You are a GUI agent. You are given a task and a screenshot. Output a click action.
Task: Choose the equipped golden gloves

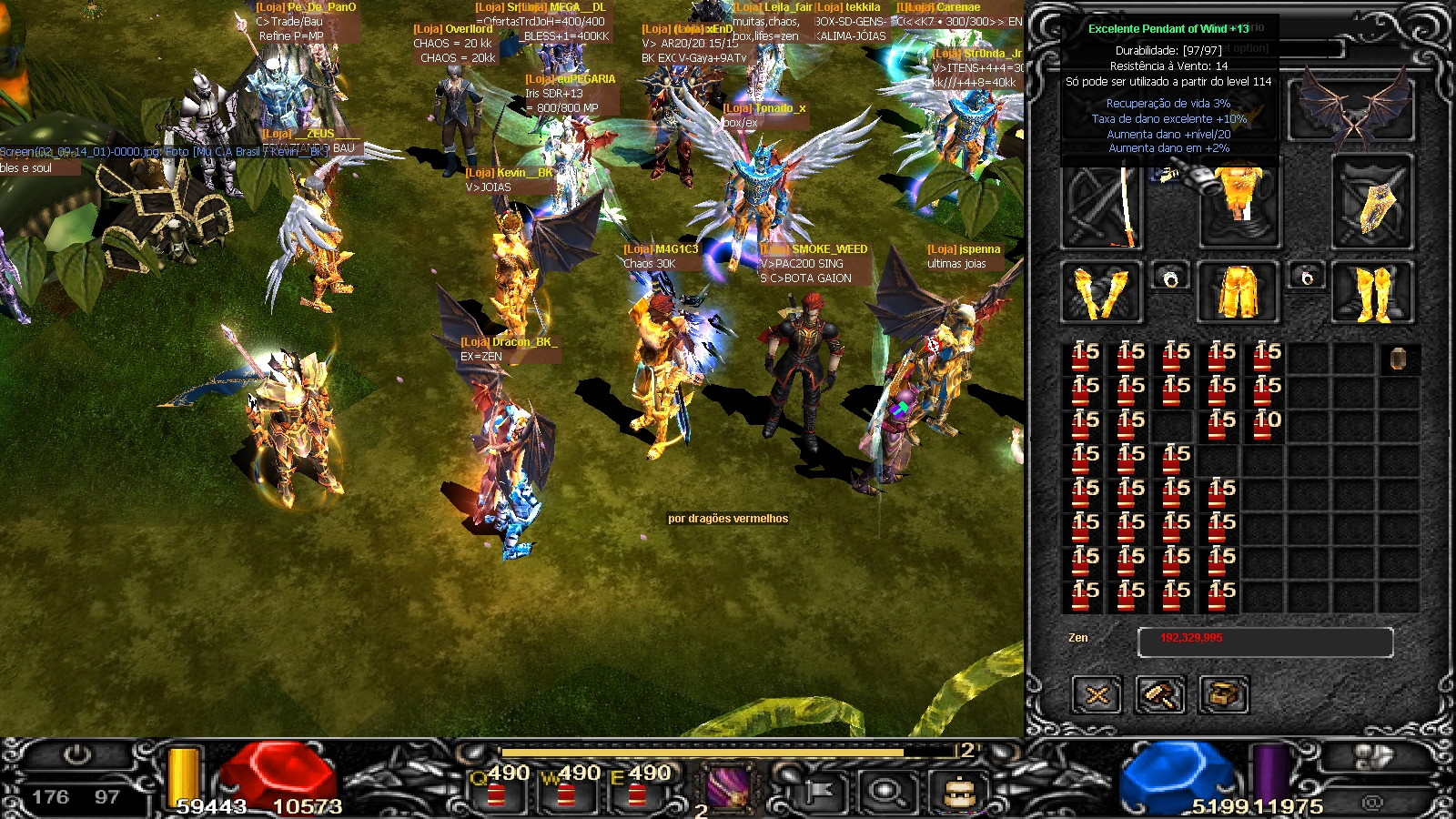click(x=1101, y=292)
